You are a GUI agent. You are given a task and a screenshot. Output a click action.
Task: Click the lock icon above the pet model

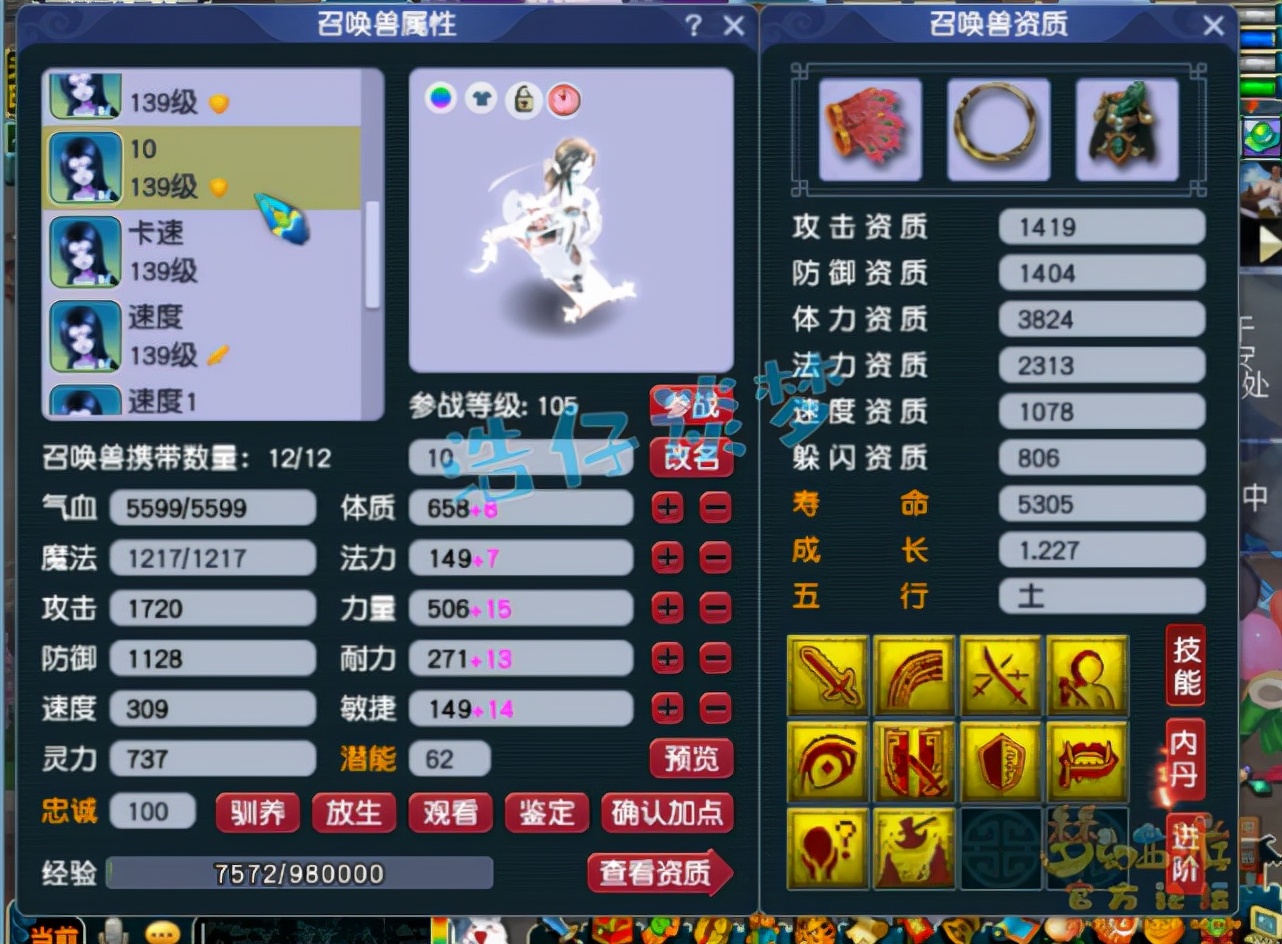[x=523, y=99]
